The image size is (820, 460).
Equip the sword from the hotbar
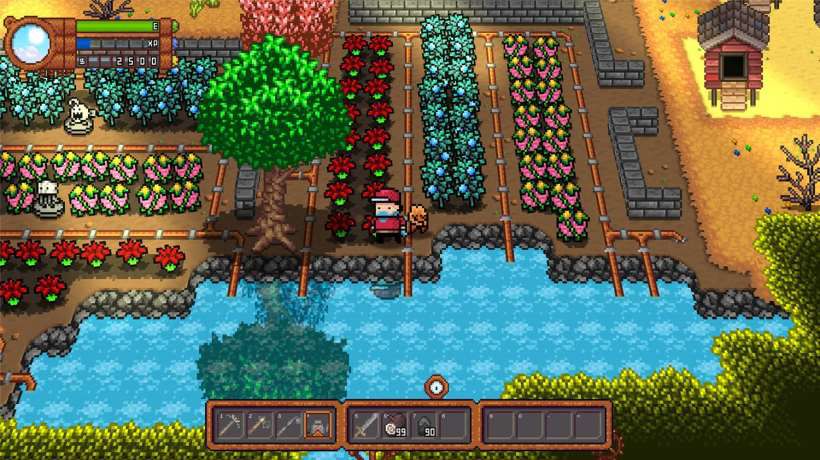[x=365, y=426]
